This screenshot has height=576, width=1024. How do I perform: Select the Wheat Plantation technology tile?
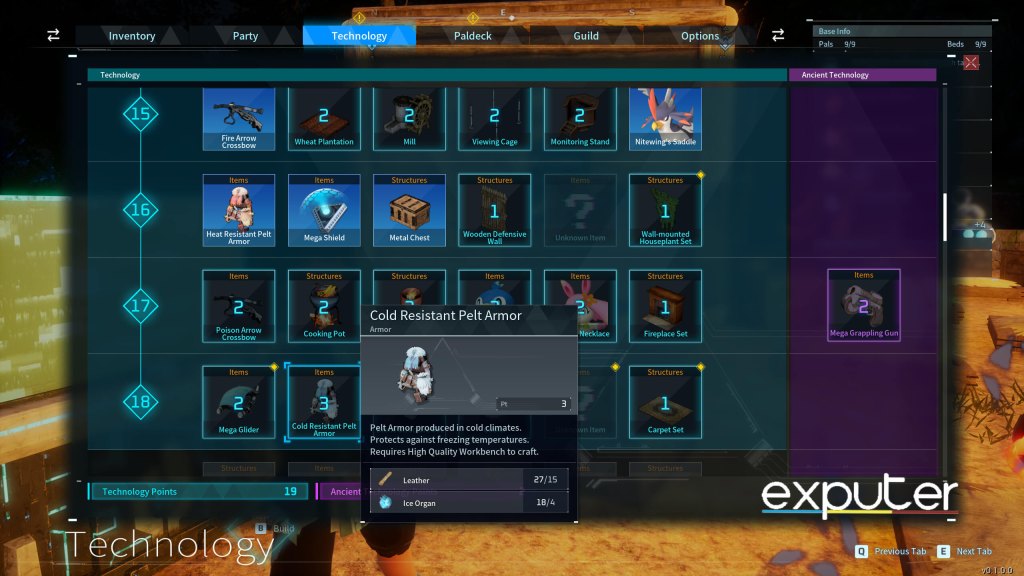pyautogui.click(x=324, y=118)
